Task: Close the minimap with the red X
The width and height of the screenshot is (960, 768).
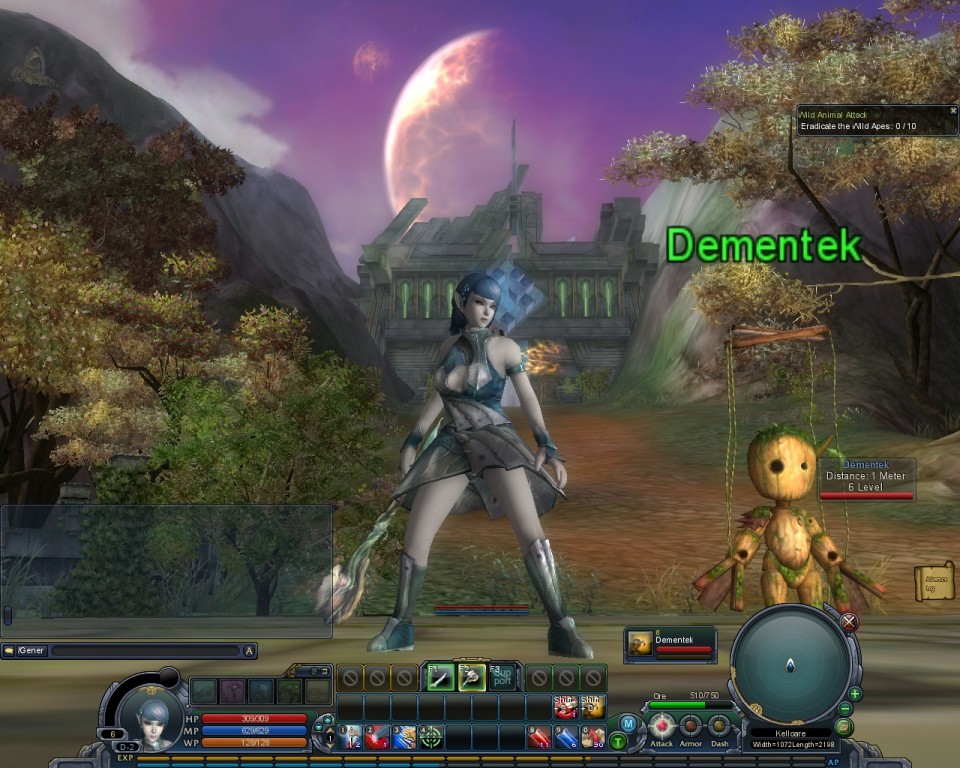Action: [x=849, y=622]
